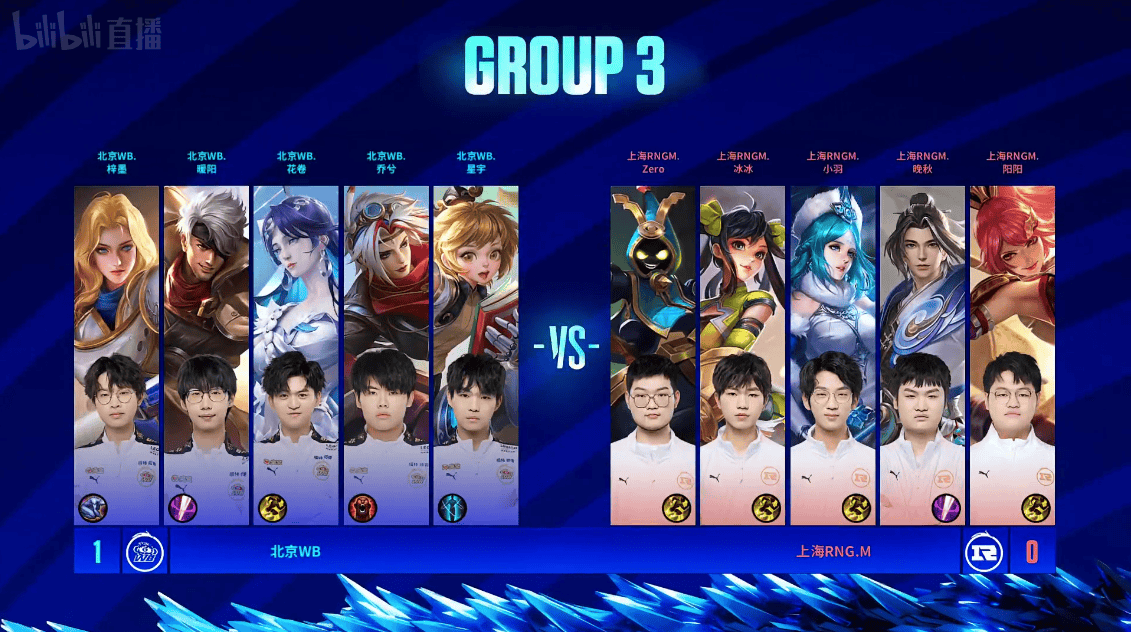Click the purple summoner spell icon on 晚秋's card
Screen dimensions: 1131x632
946,508
